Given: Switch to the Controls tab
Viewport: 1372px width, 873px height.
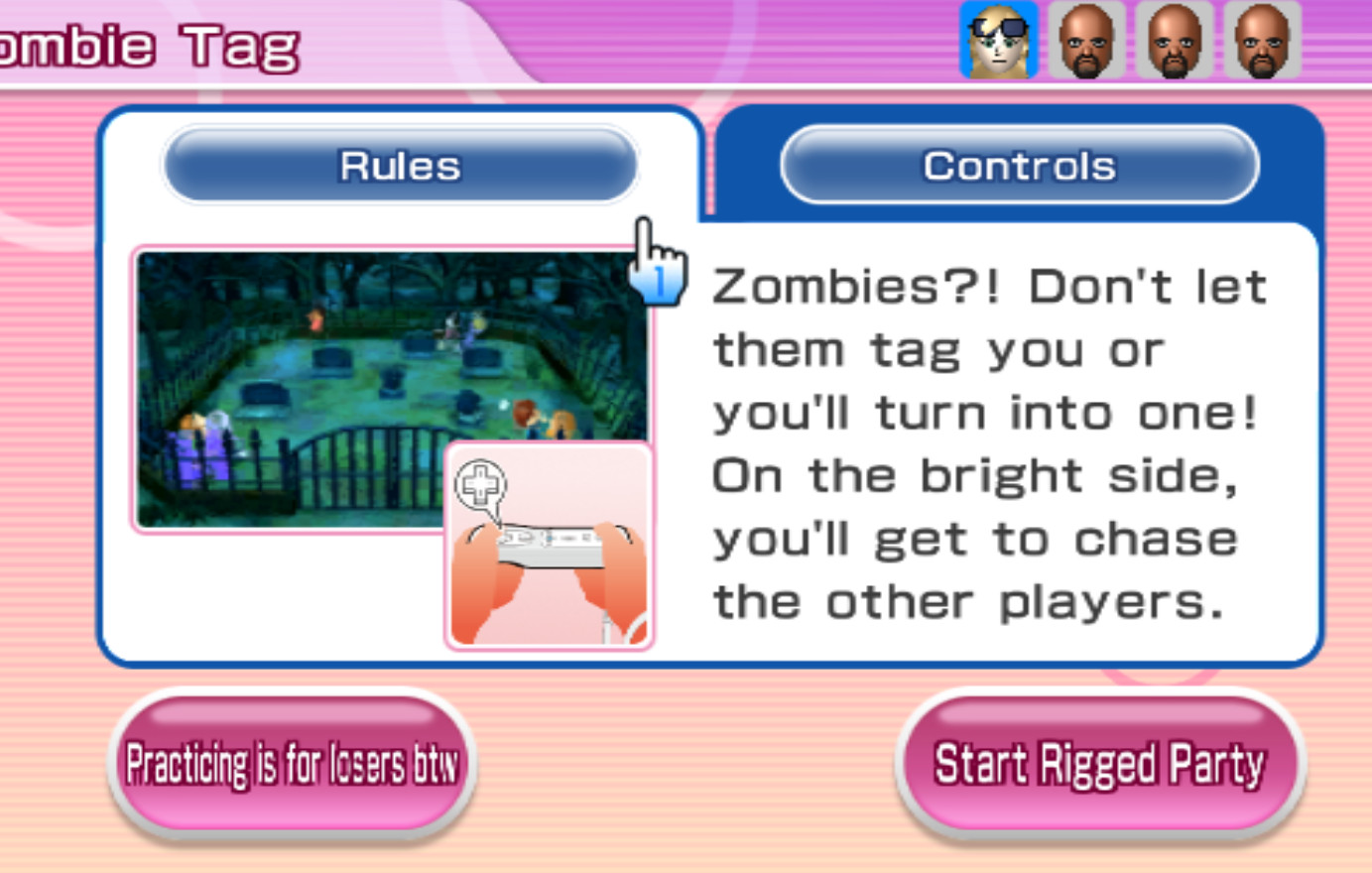Looking at the screenshot, I should point(1020,165).
